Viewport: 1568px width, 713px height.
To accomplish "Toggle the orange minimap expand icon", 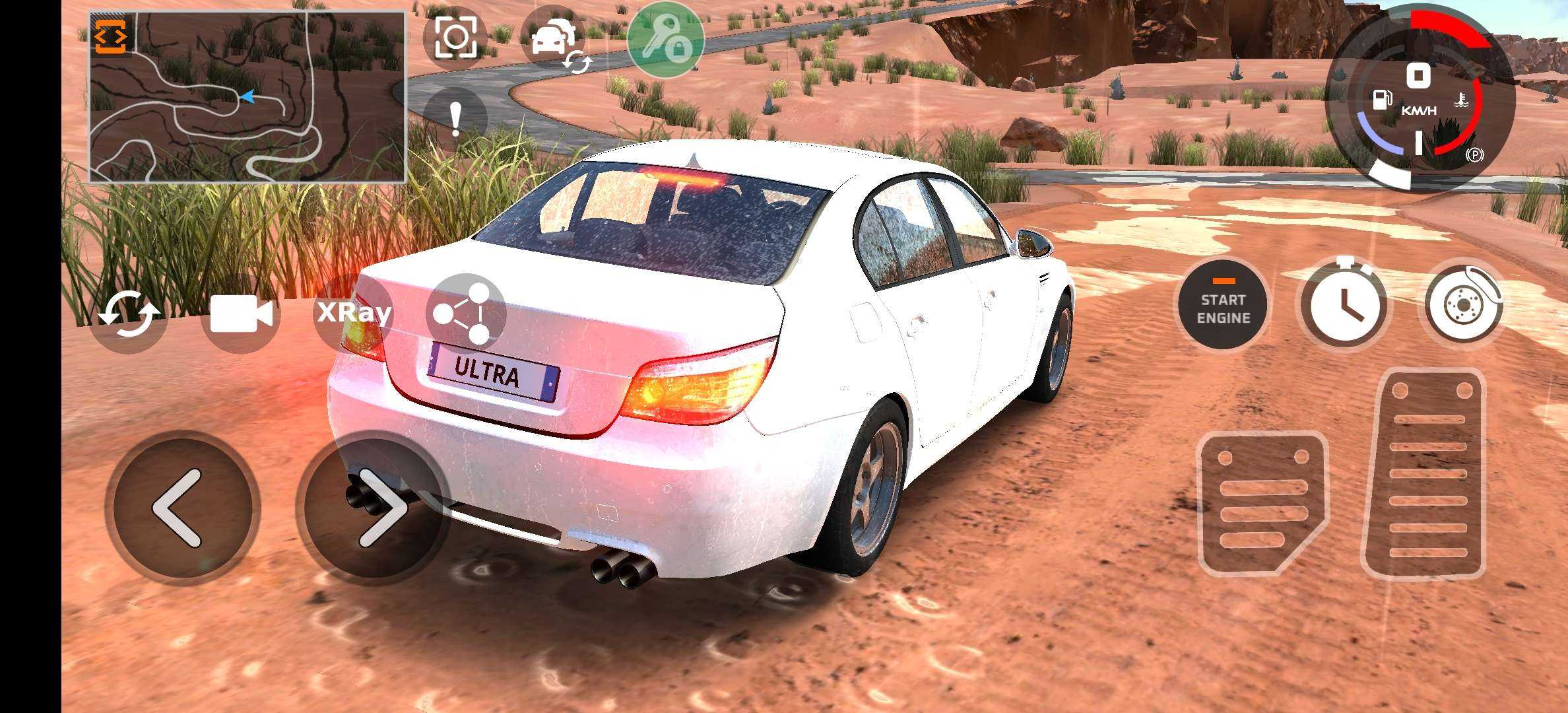I will (x=110, y=36).
